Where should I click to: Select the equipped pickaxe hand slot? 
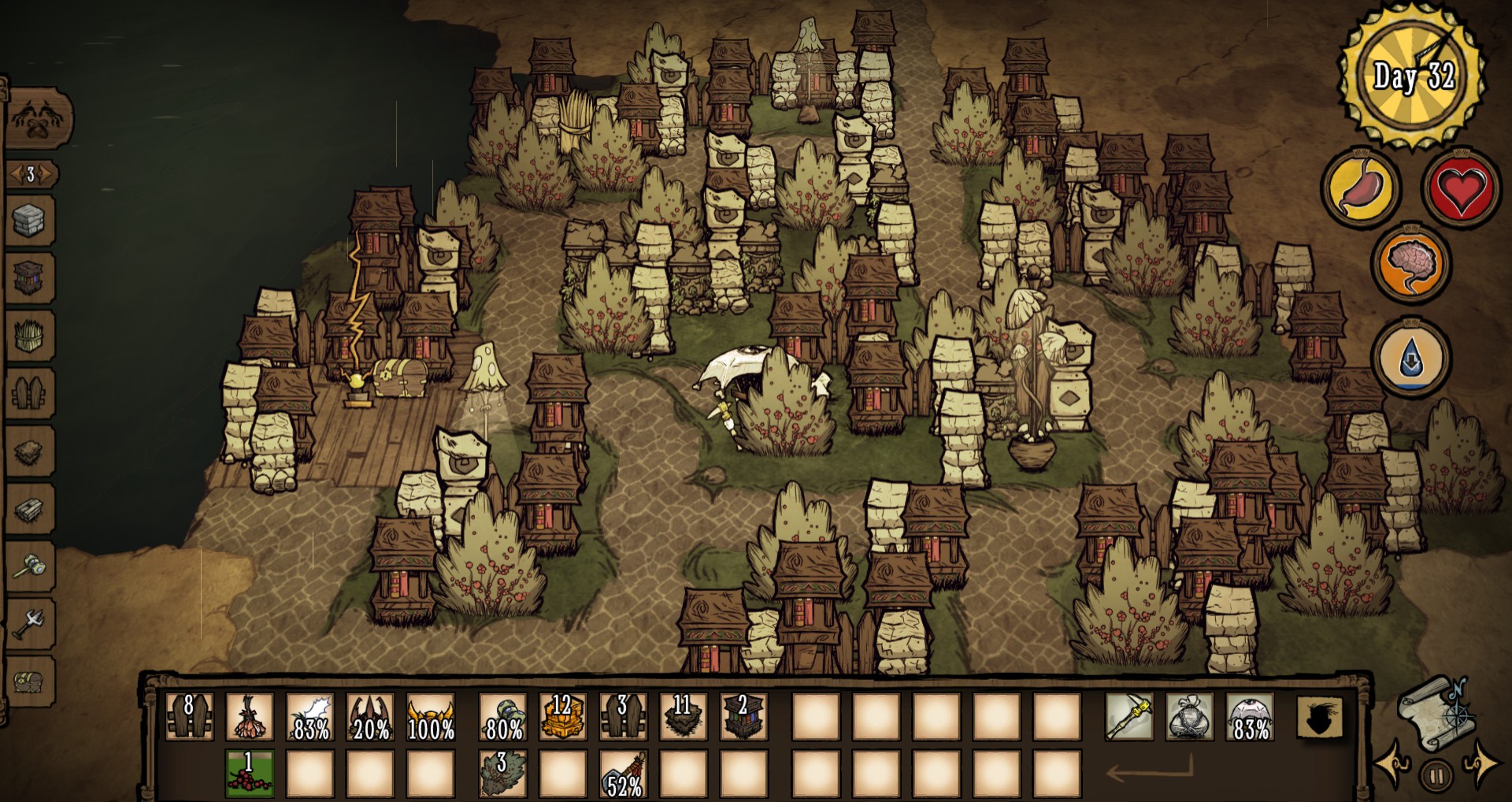pyautogui.click(x=1129, y=717)
